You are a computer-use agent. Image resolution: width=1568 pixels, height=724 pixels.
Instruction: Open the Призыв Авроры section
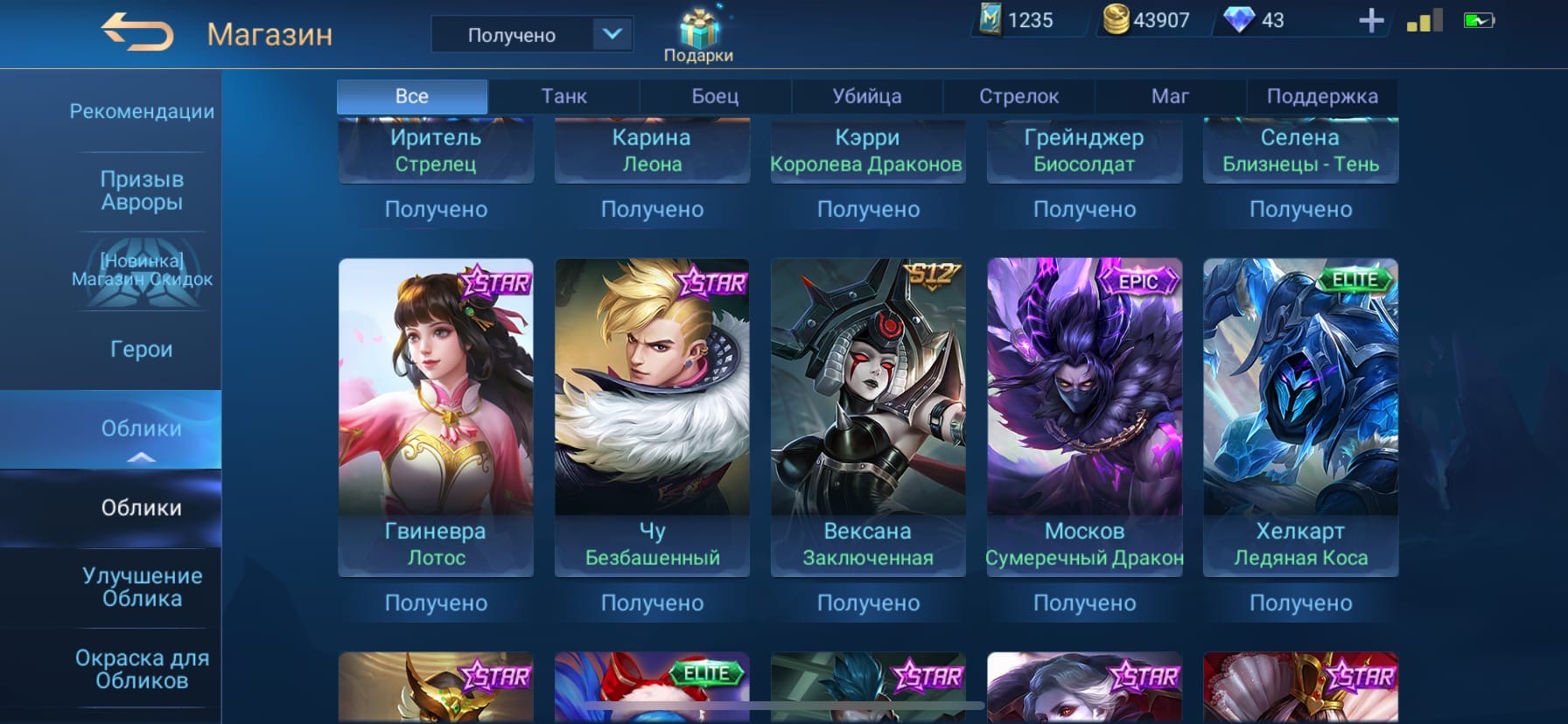(142, 191)
